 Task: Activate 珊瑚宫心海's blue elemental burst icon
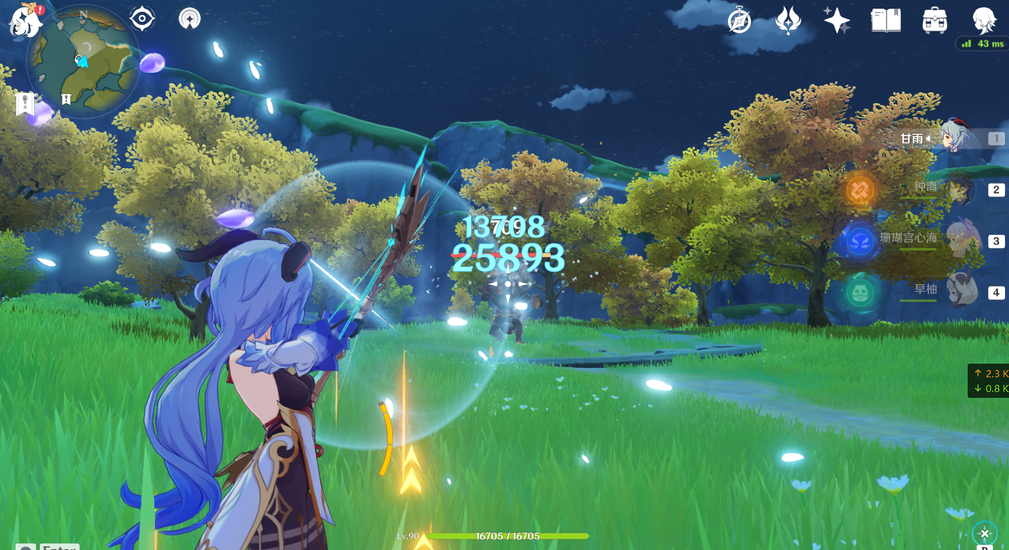tap(860, 241)
